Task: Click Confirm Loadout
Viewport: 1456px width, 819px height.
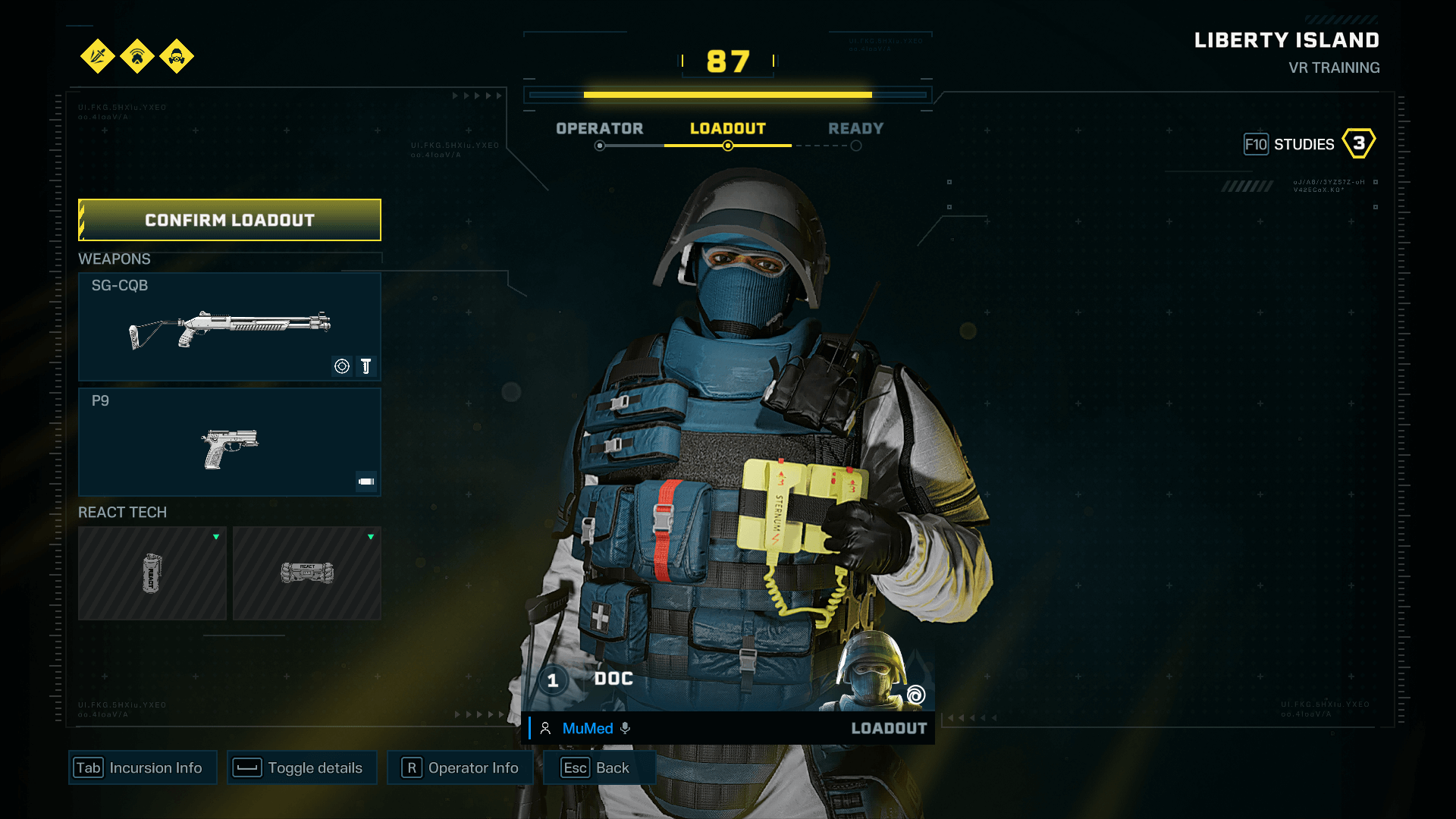Action: (229, 220)
